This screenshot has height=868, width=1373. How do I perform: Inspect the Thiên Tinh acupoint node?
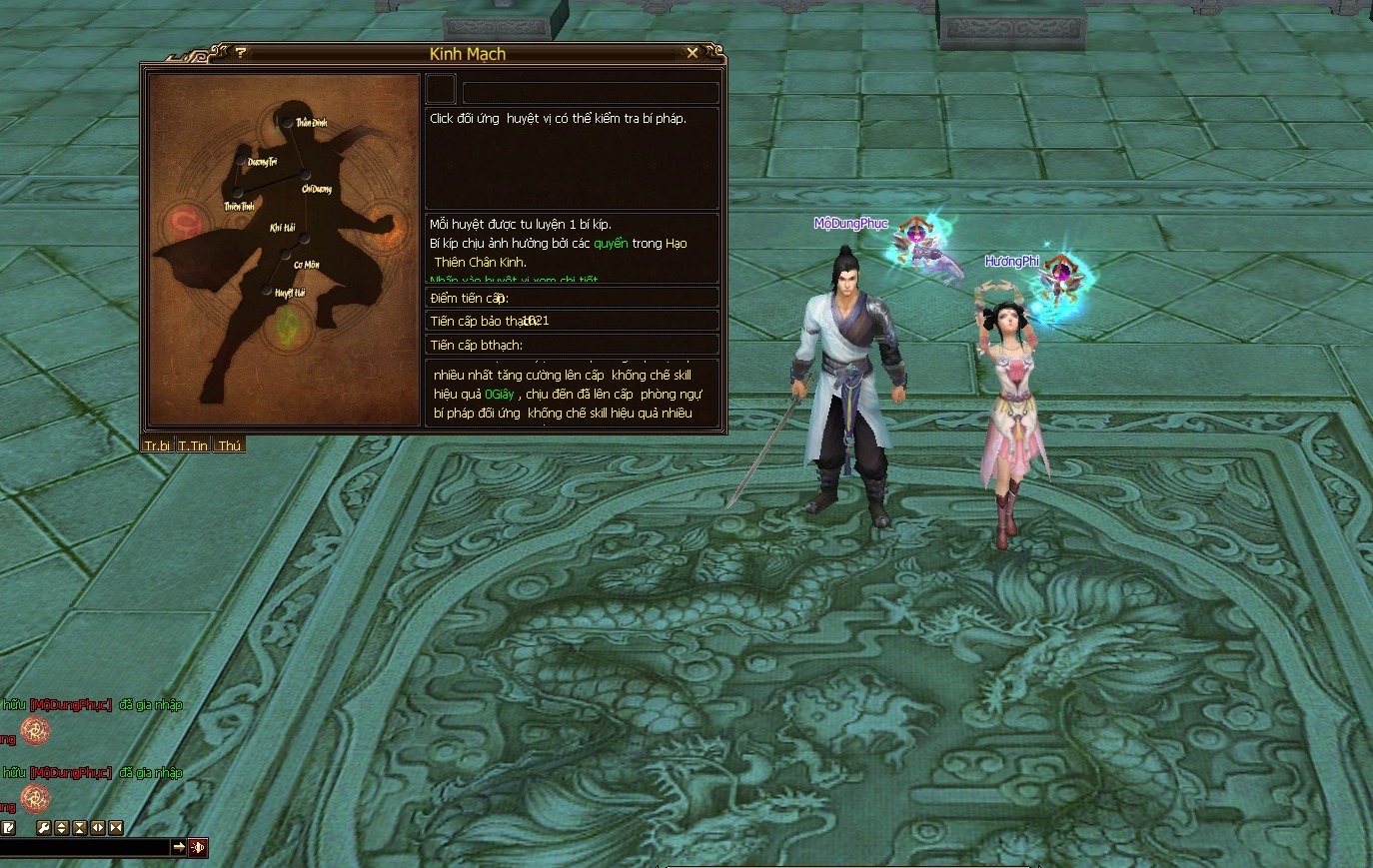(x=237, y=194)
